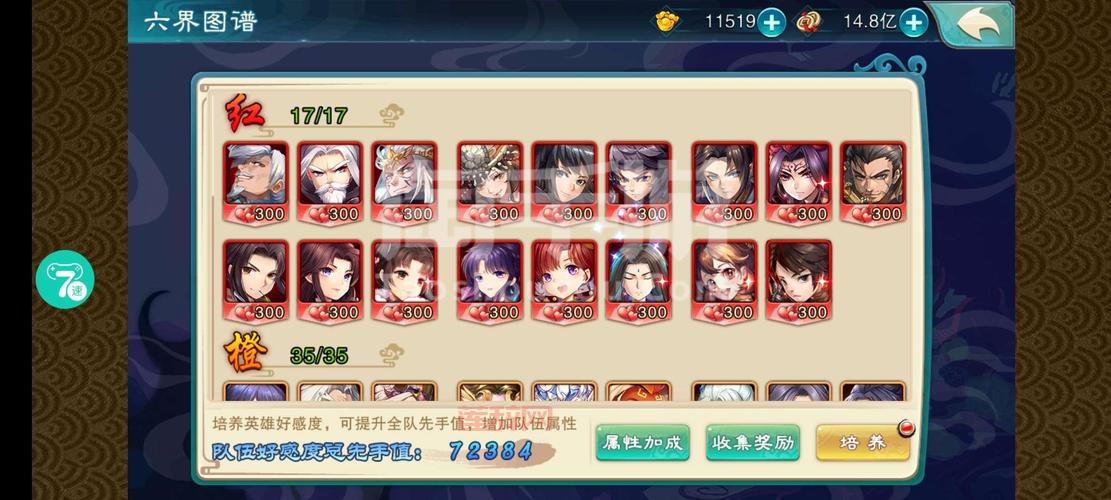
Task: Open the green 7 speed overlay icon
Action: [65, 279]
